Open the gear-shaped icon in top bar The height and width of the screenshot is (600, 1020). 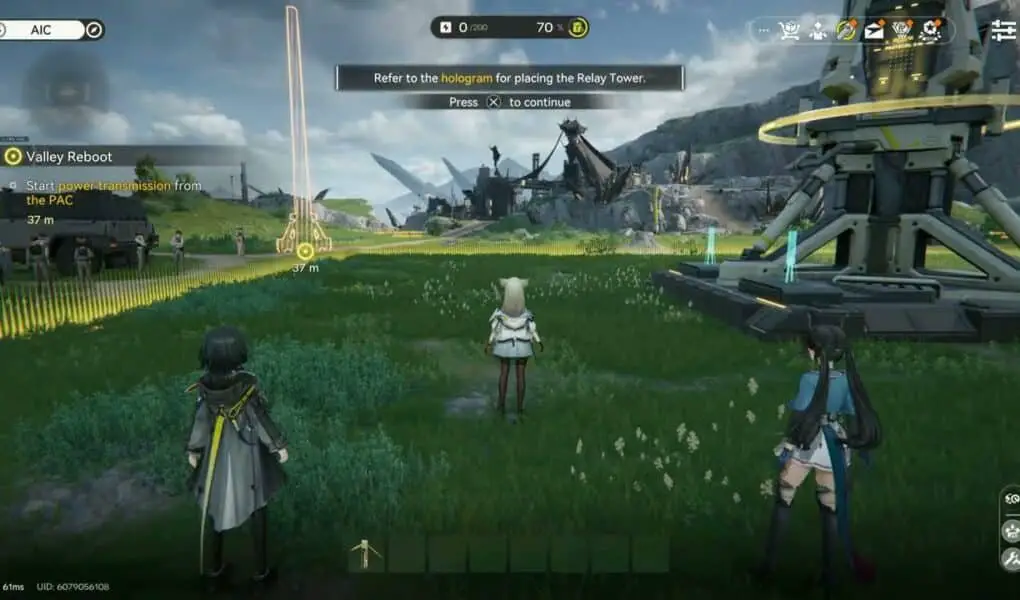(930, 31)
